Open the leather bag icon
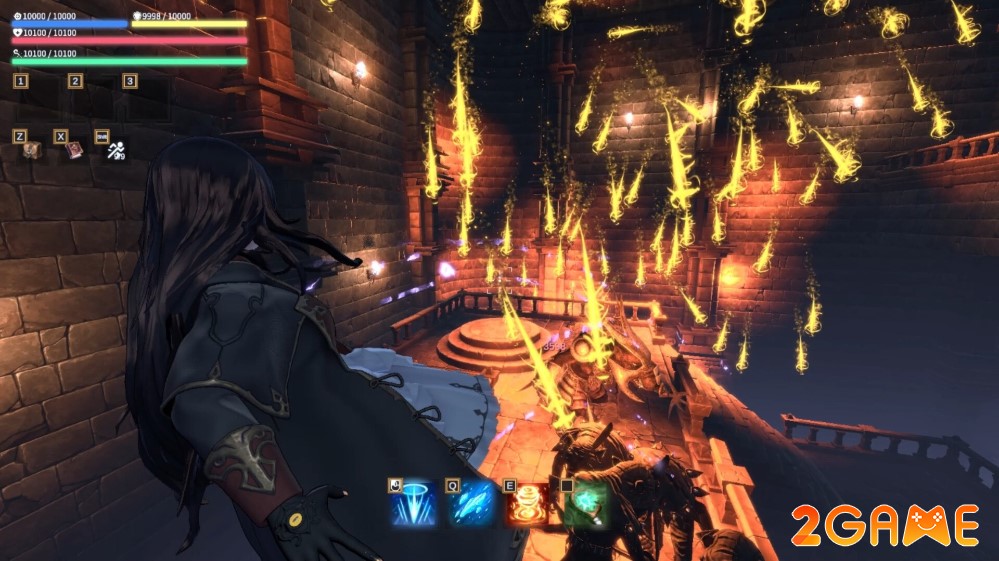This screenshot has width=999, height=561. coord(32,150)
